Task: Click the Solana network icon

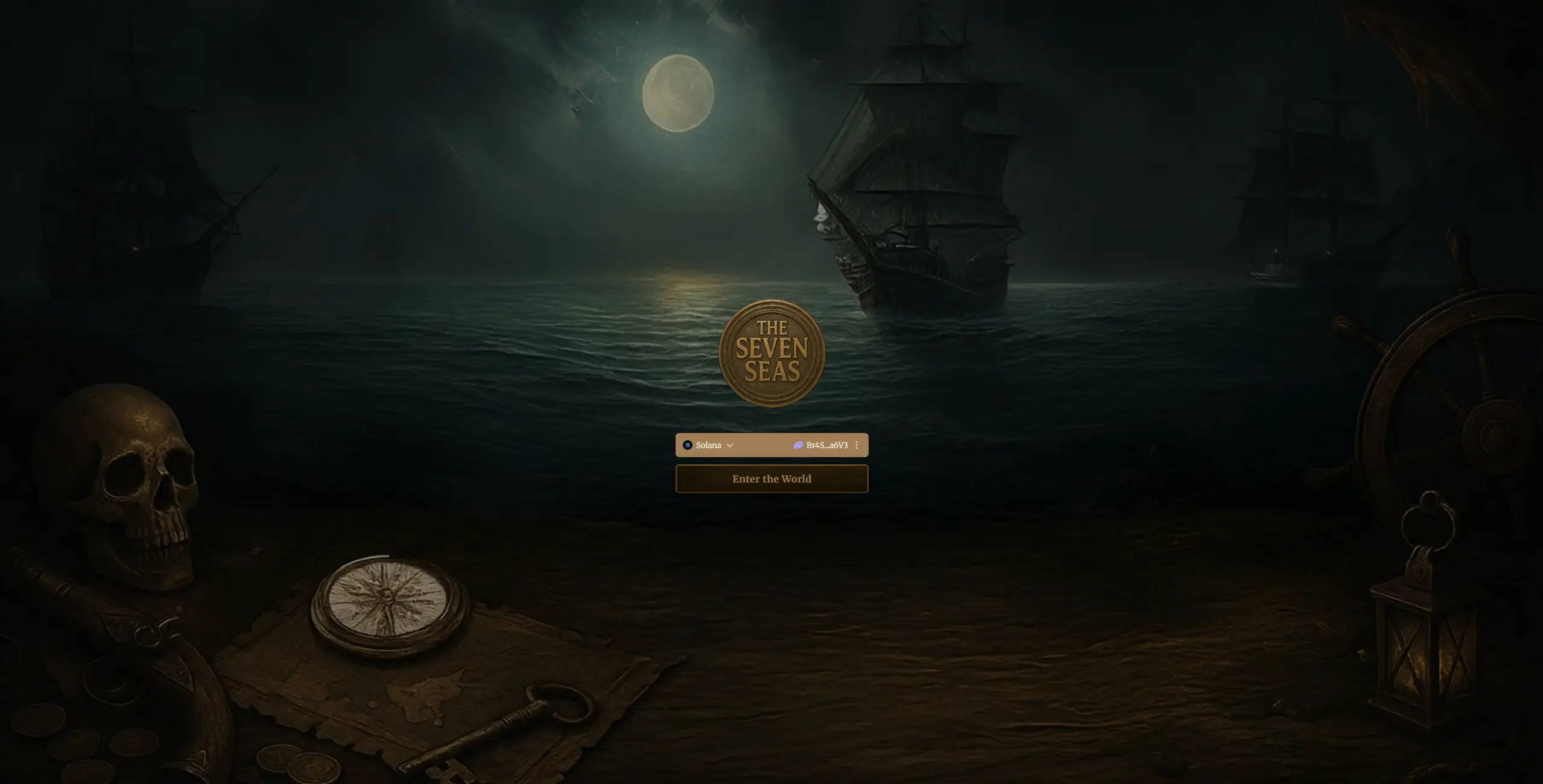Action: pos(688,445)
